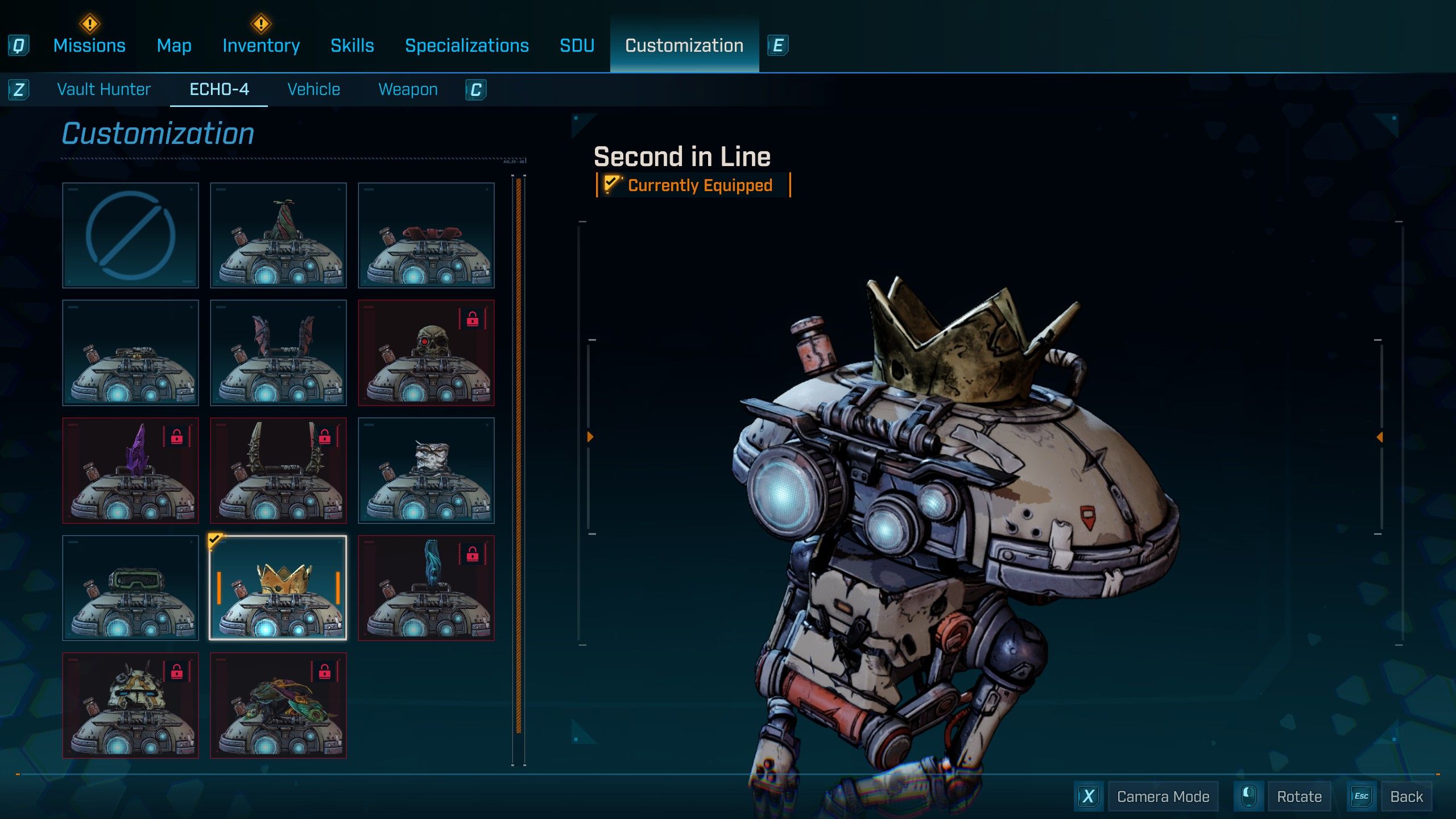The height and width of the screenshot is (819, 1456).
Task: Select the Vault Hunter customization sub-tab
Action: pyautogui.click(x=104, y=89)
